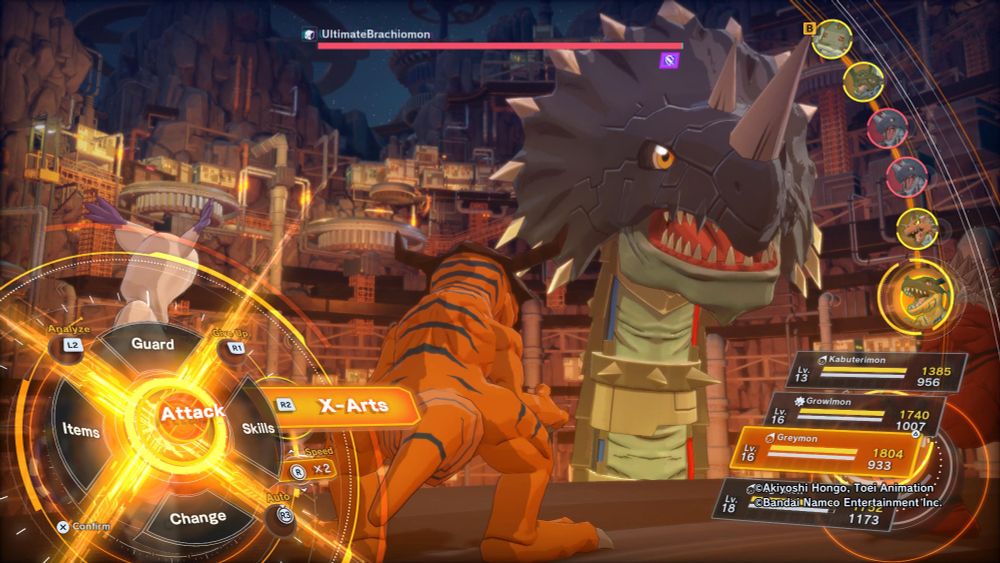Choose the Attack command in the wheel's center
The height and width of the screenshot is (563, 1000).
tap(192, 412)
